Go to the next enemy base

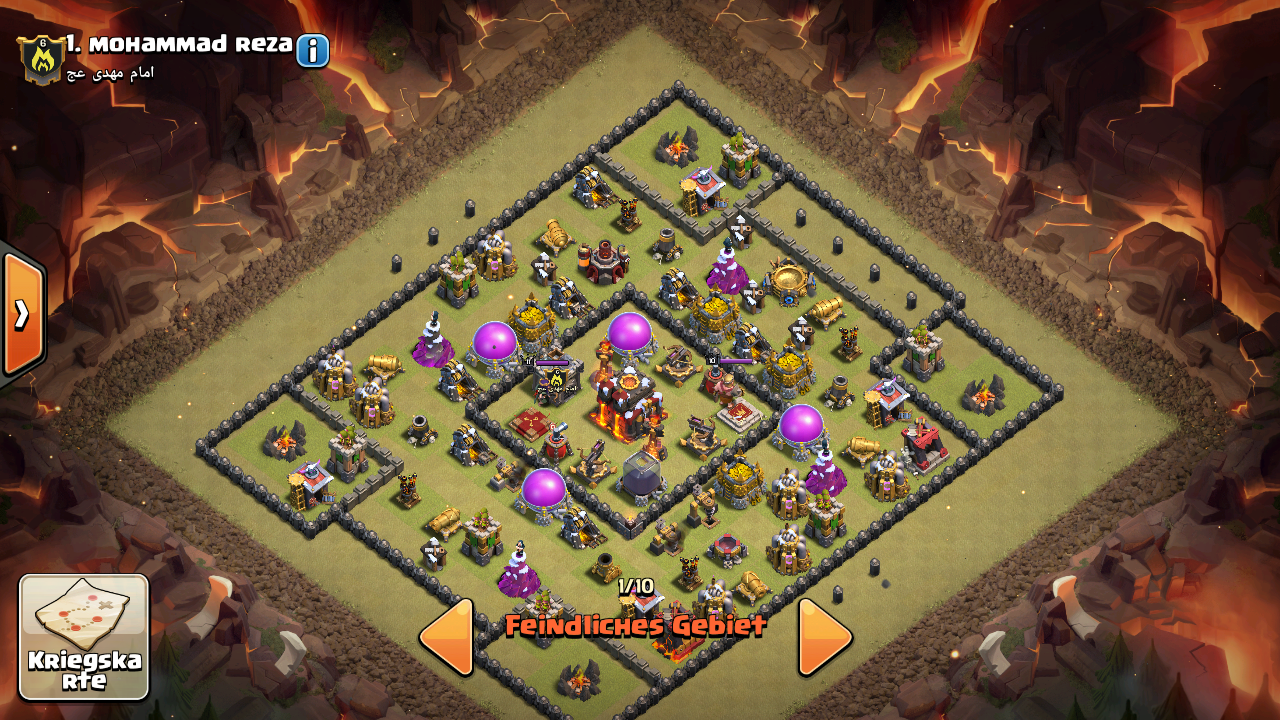(825, 637)
